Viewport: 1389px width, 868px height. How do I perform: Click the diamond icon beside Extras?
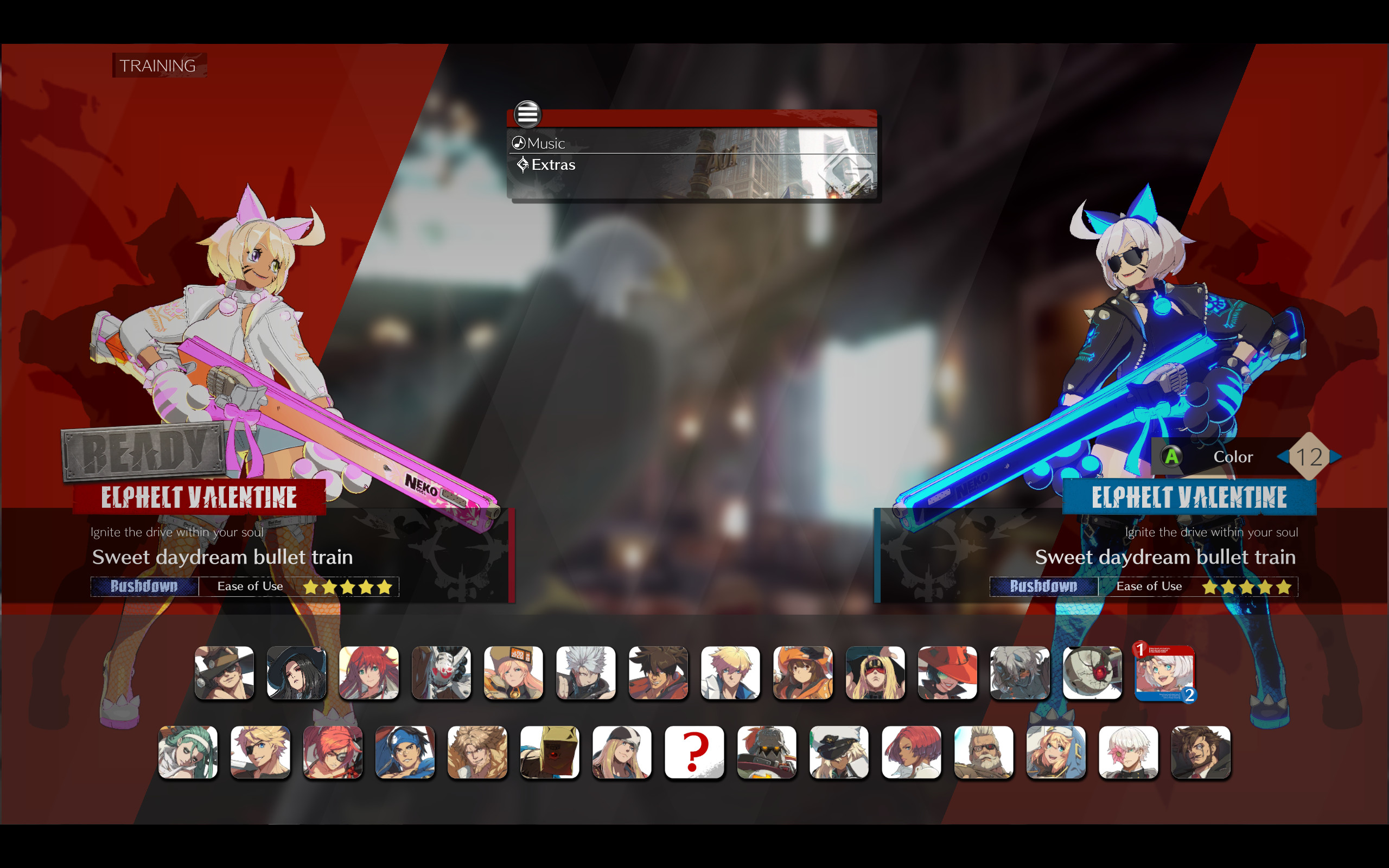(x=523, y=164)
